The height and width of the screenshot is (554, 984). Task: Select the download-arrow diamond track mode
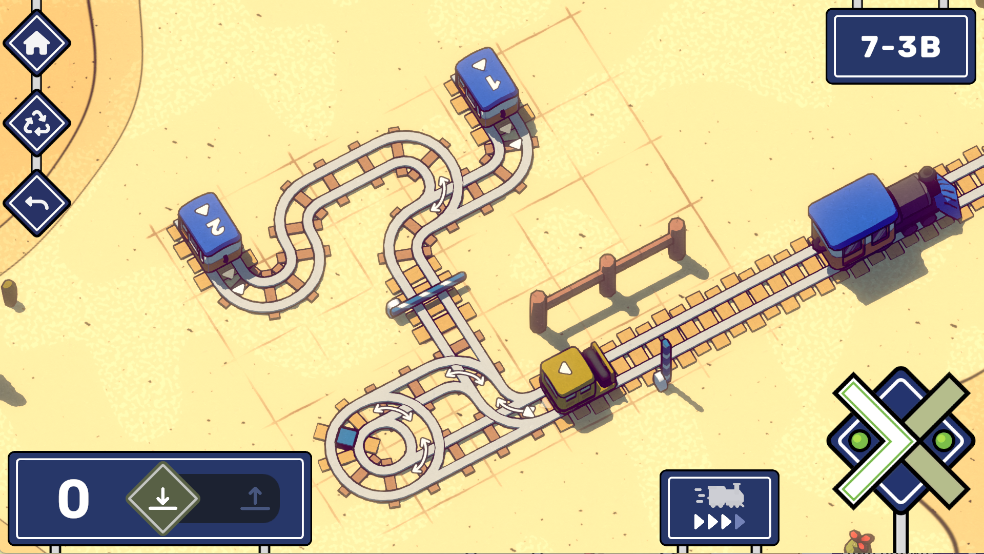click(163, 498)
